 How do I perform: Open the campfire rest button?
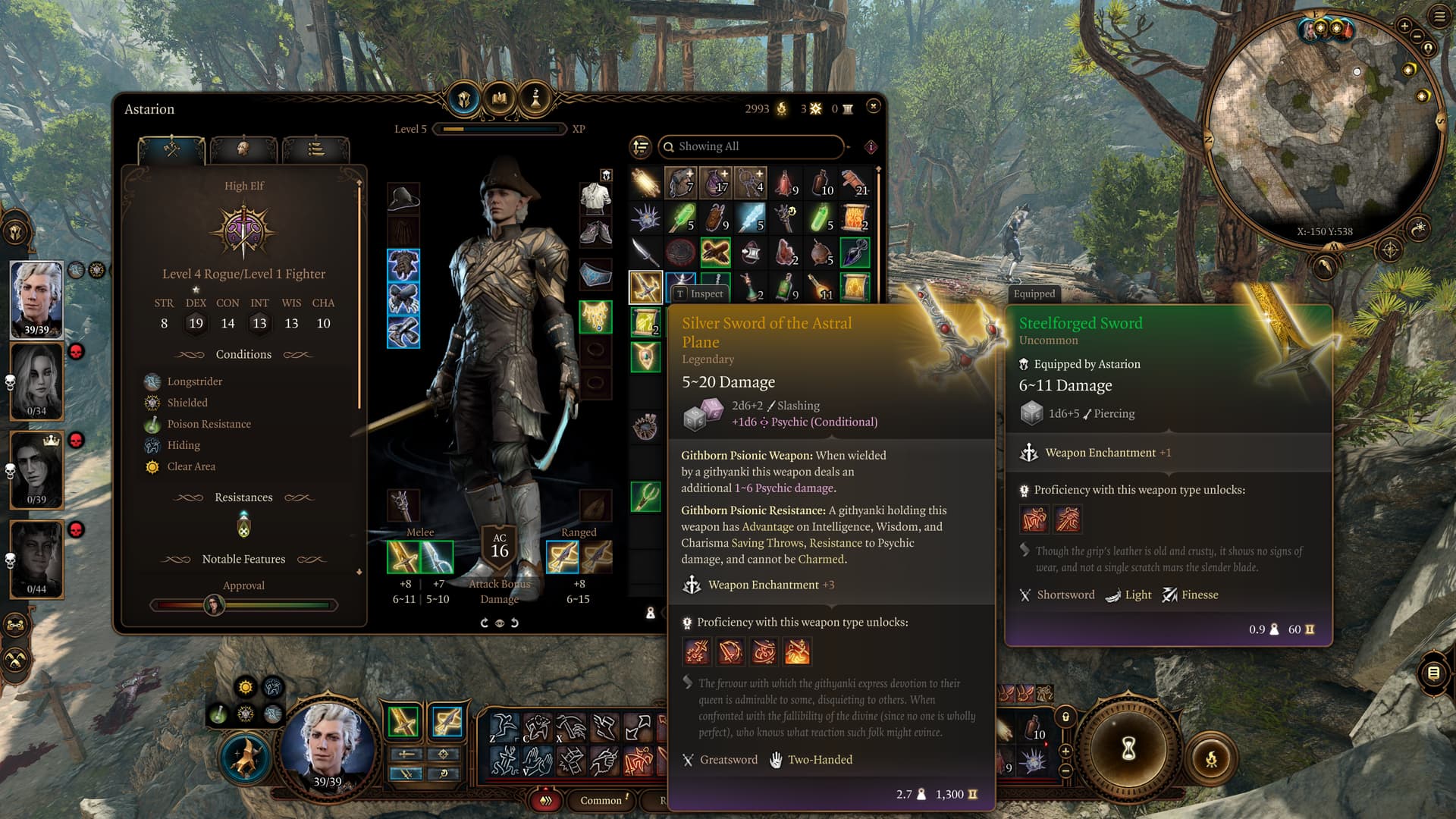1211,758
